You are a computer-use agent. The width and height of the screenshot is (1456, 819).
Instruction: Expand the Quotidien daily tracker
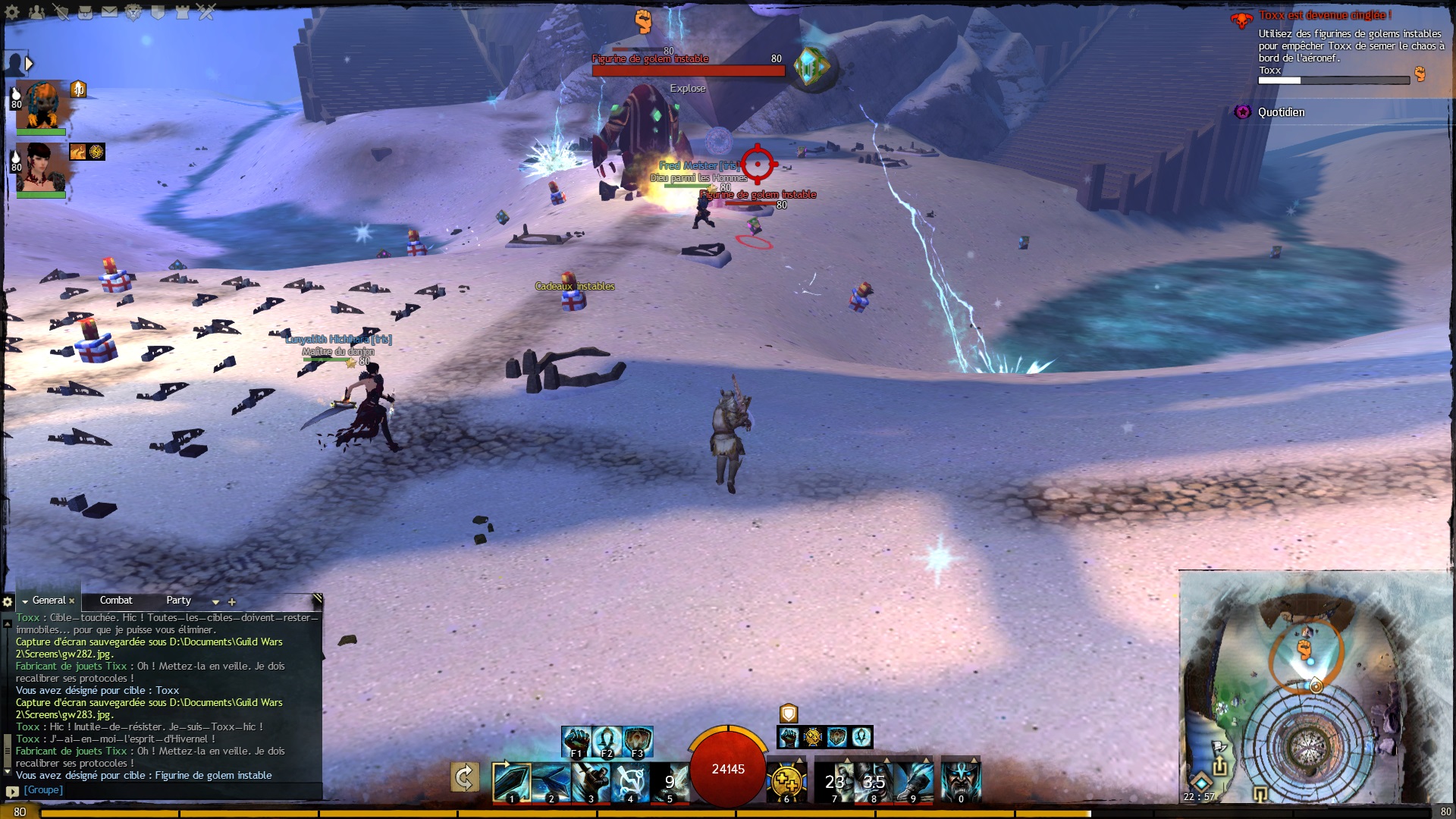pyautogui.click(x=1281, y=112)
